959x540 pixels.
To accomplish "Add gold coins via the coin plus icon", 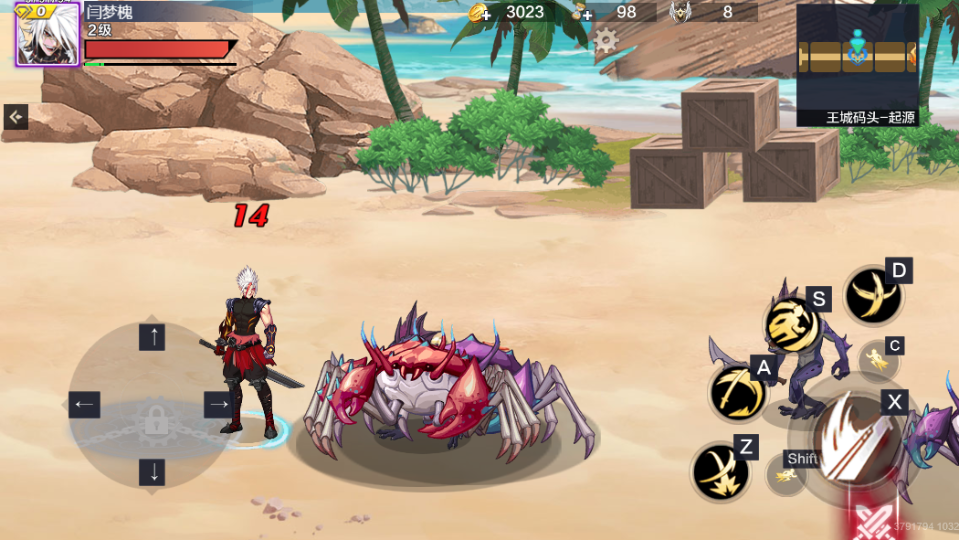I will [x=480, y=12].
